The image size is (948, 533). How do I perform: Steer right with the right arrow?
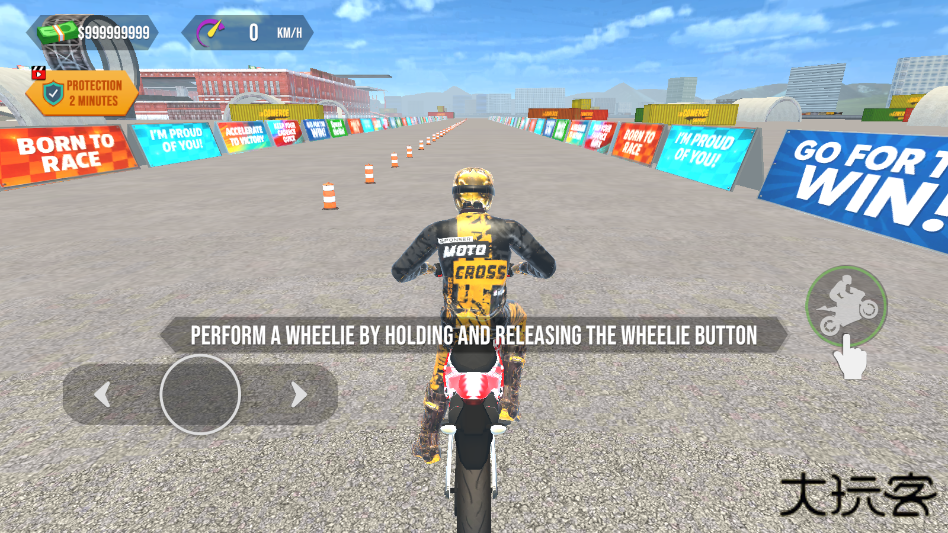(298, 395)
